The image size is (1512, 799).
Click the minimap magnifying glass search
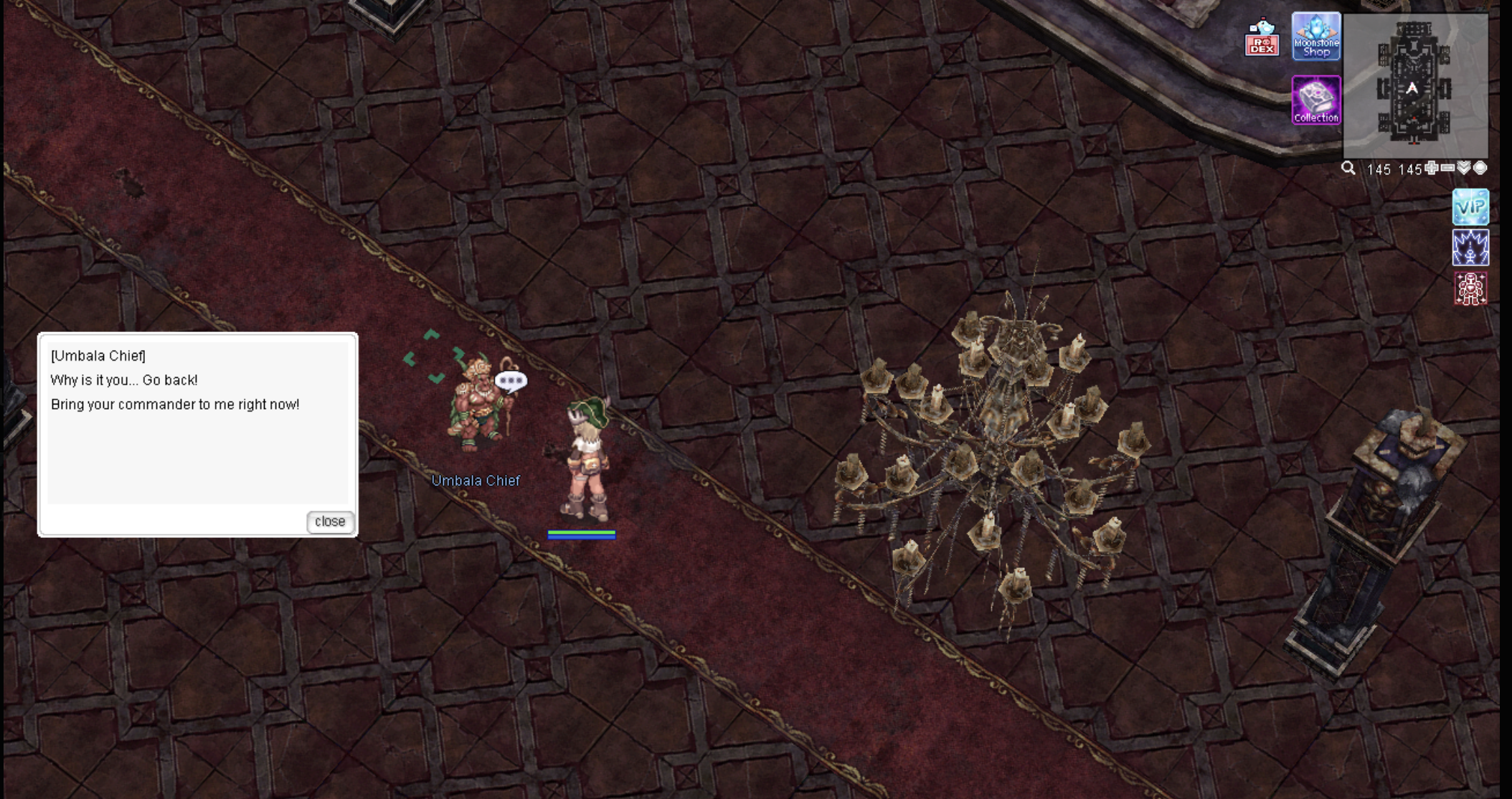coord(1348,169)
